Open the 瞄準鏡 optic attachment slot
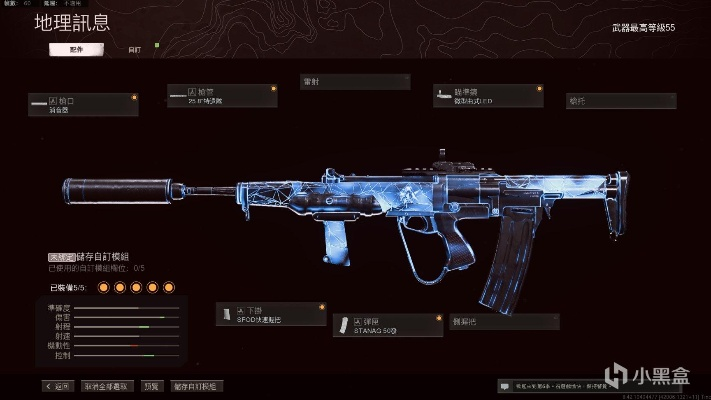 click(487, 96)
